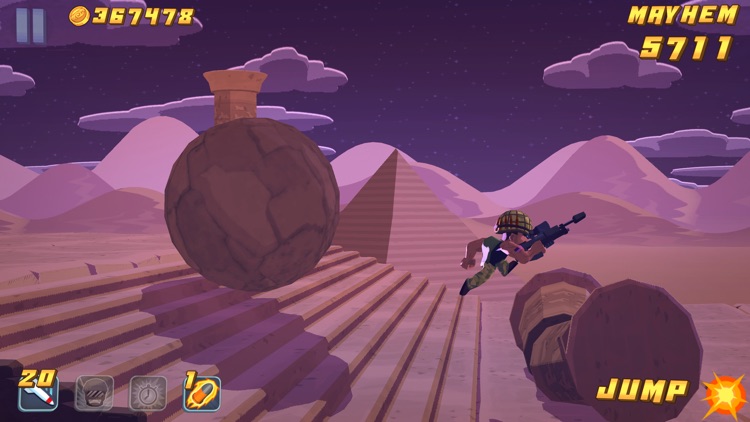
Task: Activate the flaming bullet power-up
Action: 202,393
